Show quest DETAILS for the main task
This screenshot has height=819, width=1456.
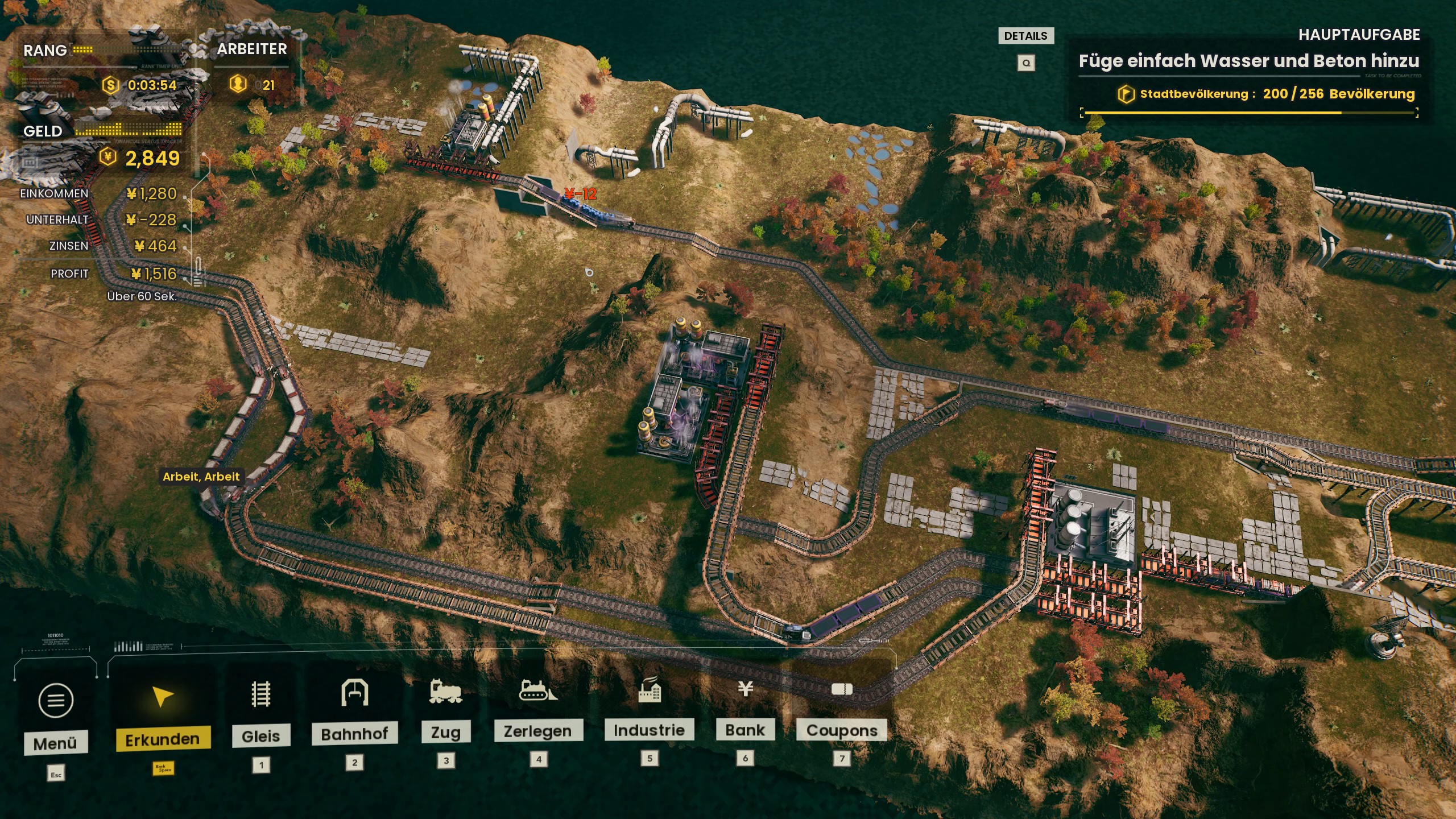tap(1026, 36)
